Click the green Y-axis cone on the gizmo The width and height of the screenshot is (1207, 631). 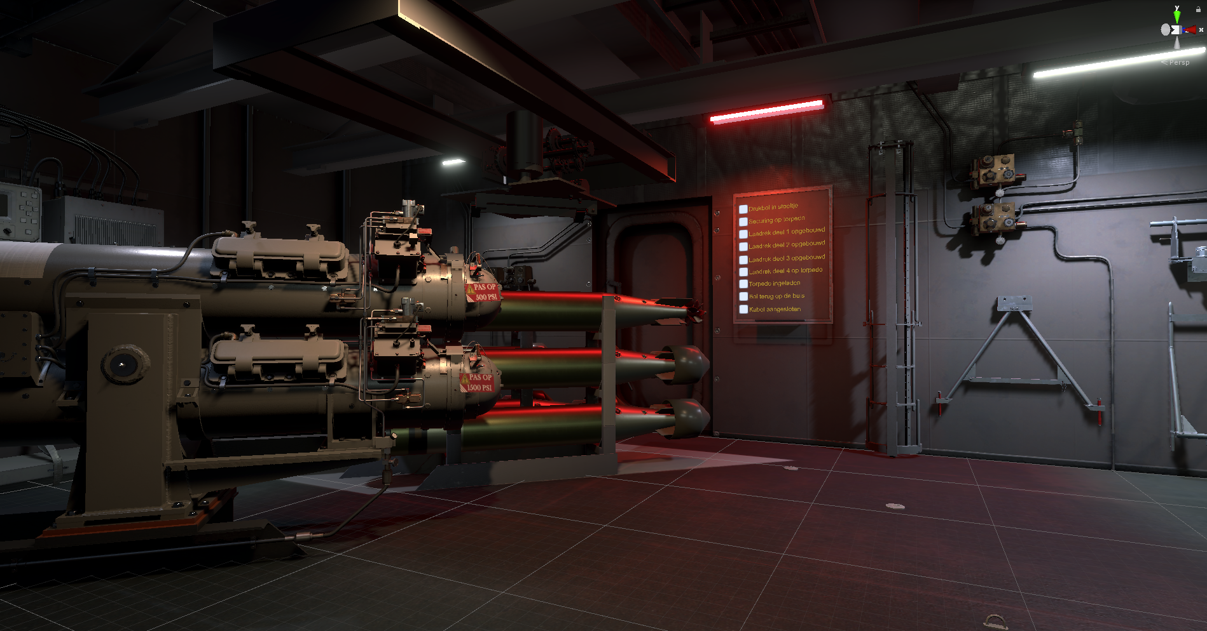(1178, 13)
